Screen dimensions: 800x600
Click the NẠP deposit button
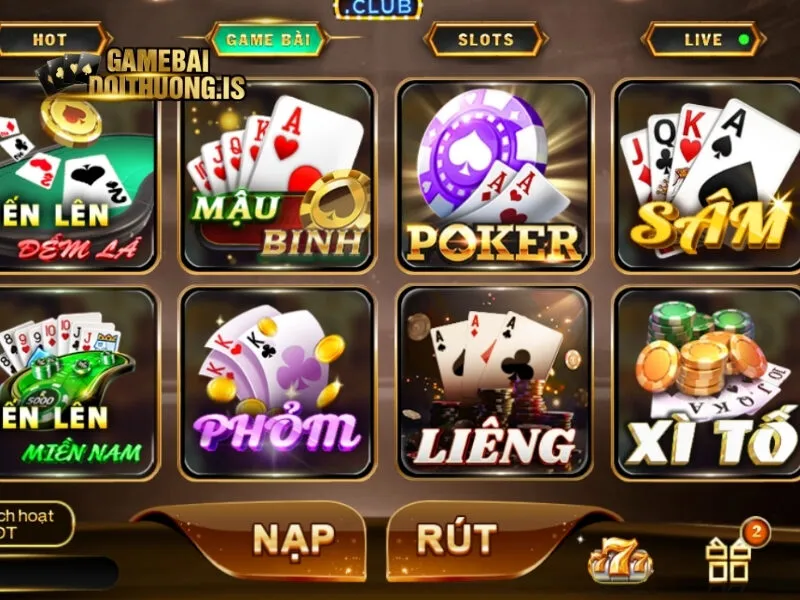pyautogui.click(x=291, y=540)
